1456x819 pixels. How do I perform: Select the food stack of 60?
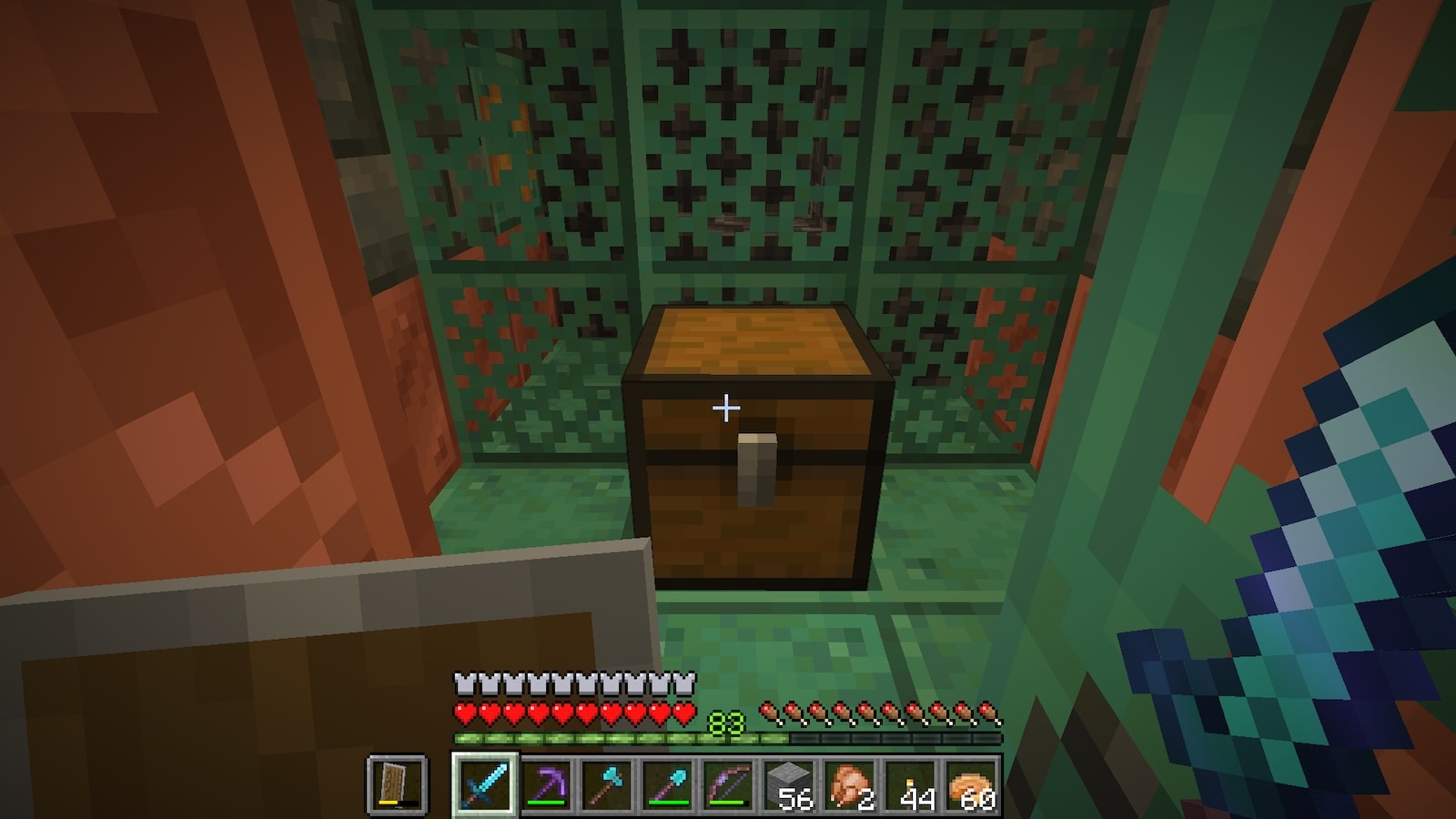[973, 784]
